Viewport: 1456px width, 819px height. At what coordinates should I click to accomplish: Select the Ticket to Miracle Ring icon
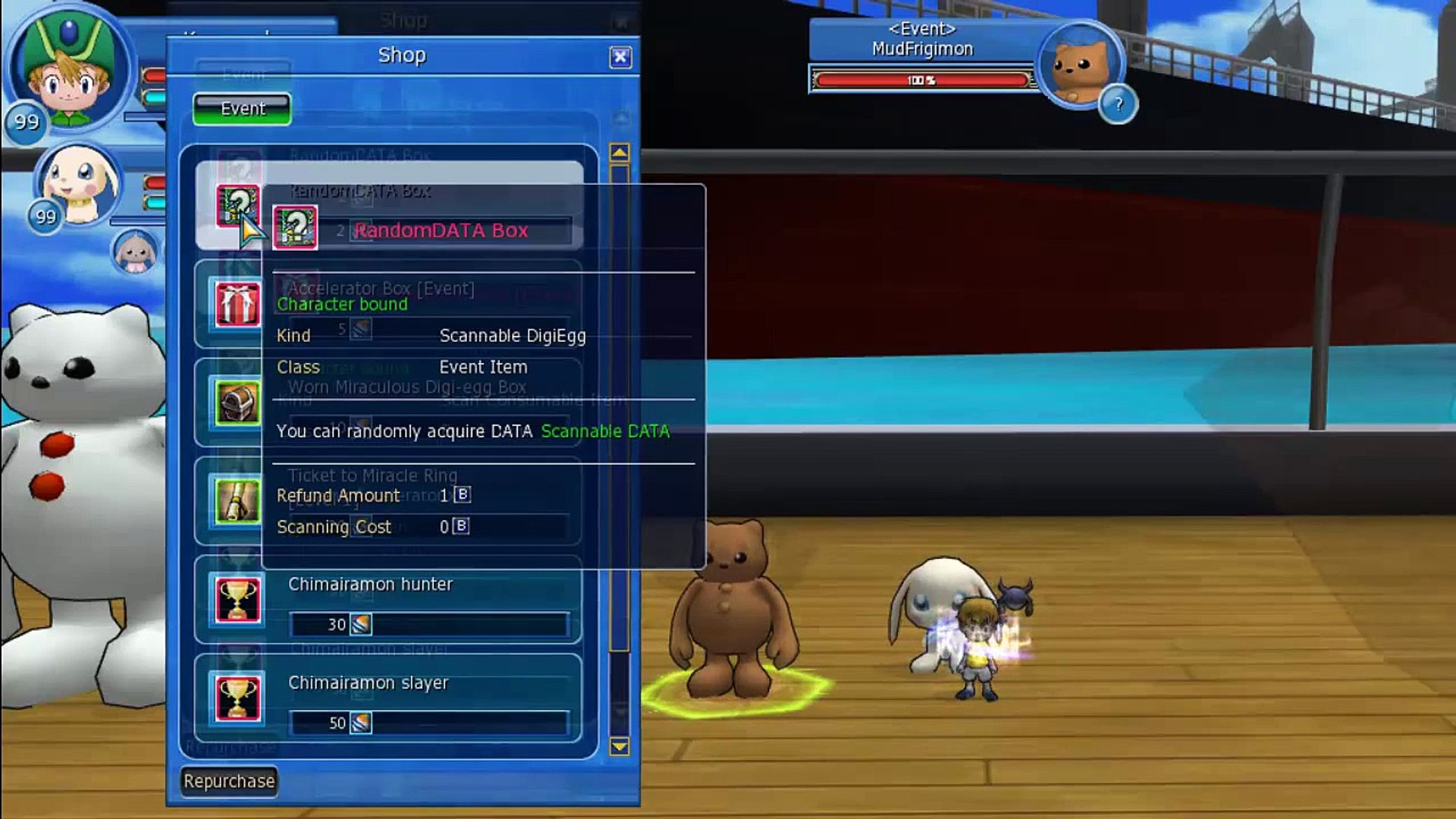click(x=237, y=500)
